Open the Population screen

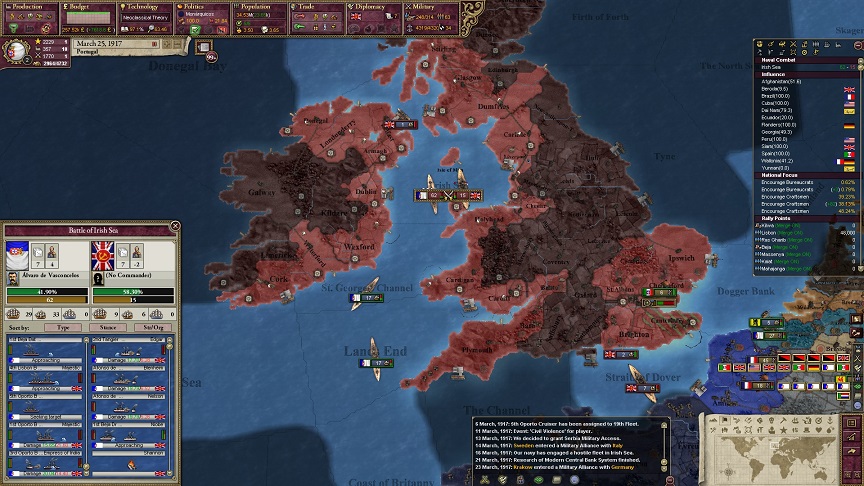coord(261,6)
